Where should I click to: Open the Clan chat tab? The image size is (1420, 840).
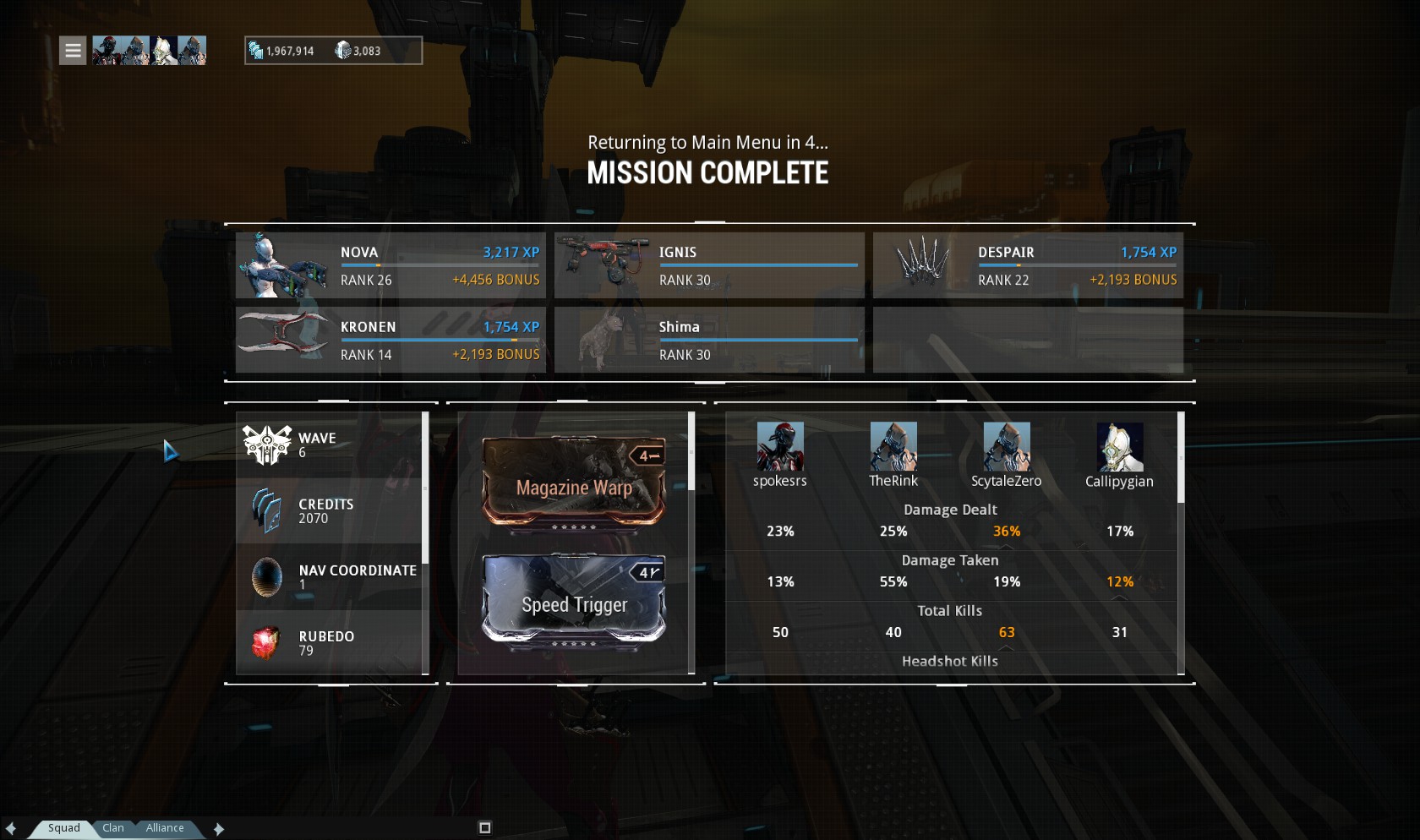point(113,828)
